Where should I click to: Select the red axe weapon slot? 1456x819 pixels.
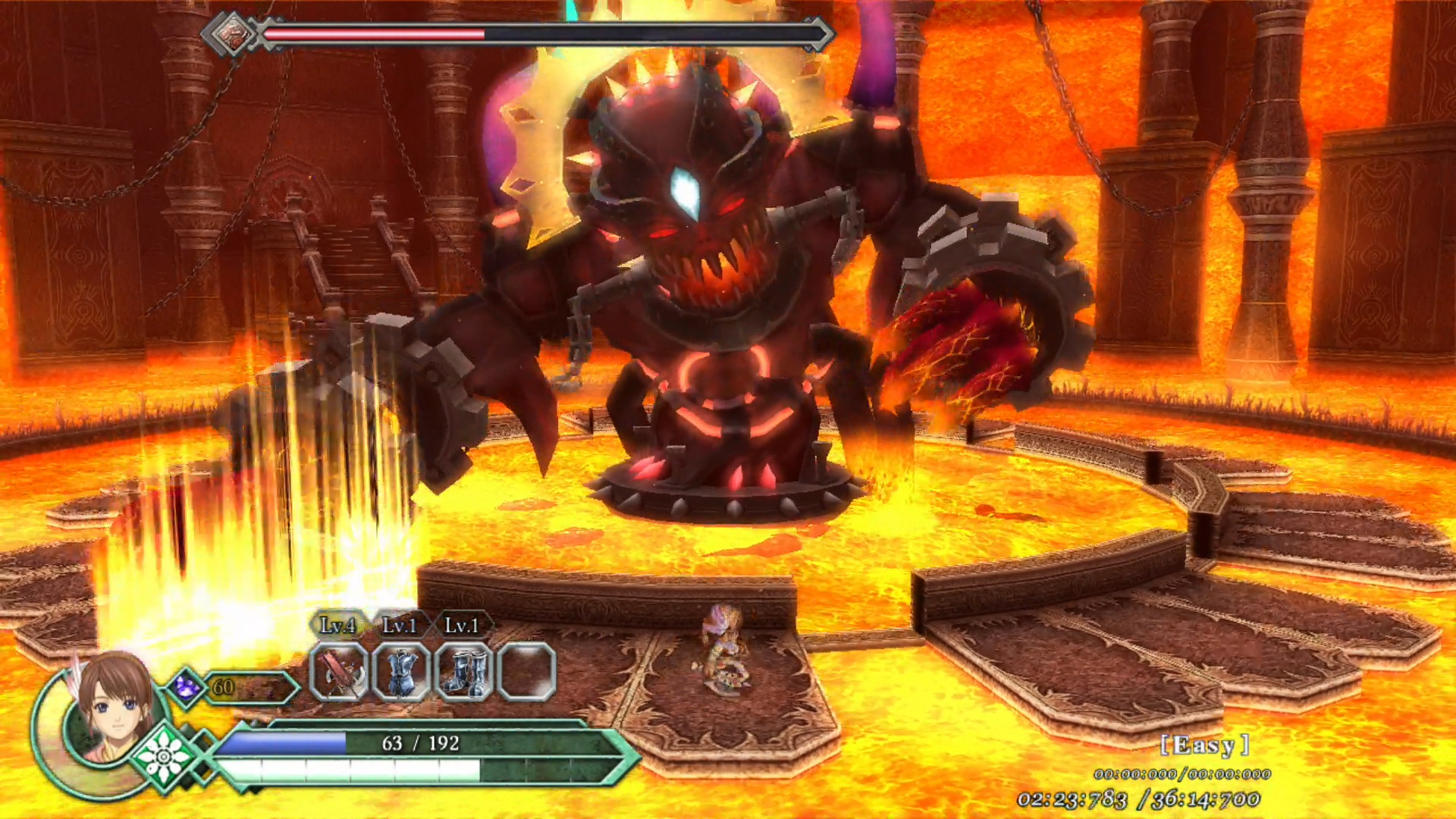(x=339, y=672)
